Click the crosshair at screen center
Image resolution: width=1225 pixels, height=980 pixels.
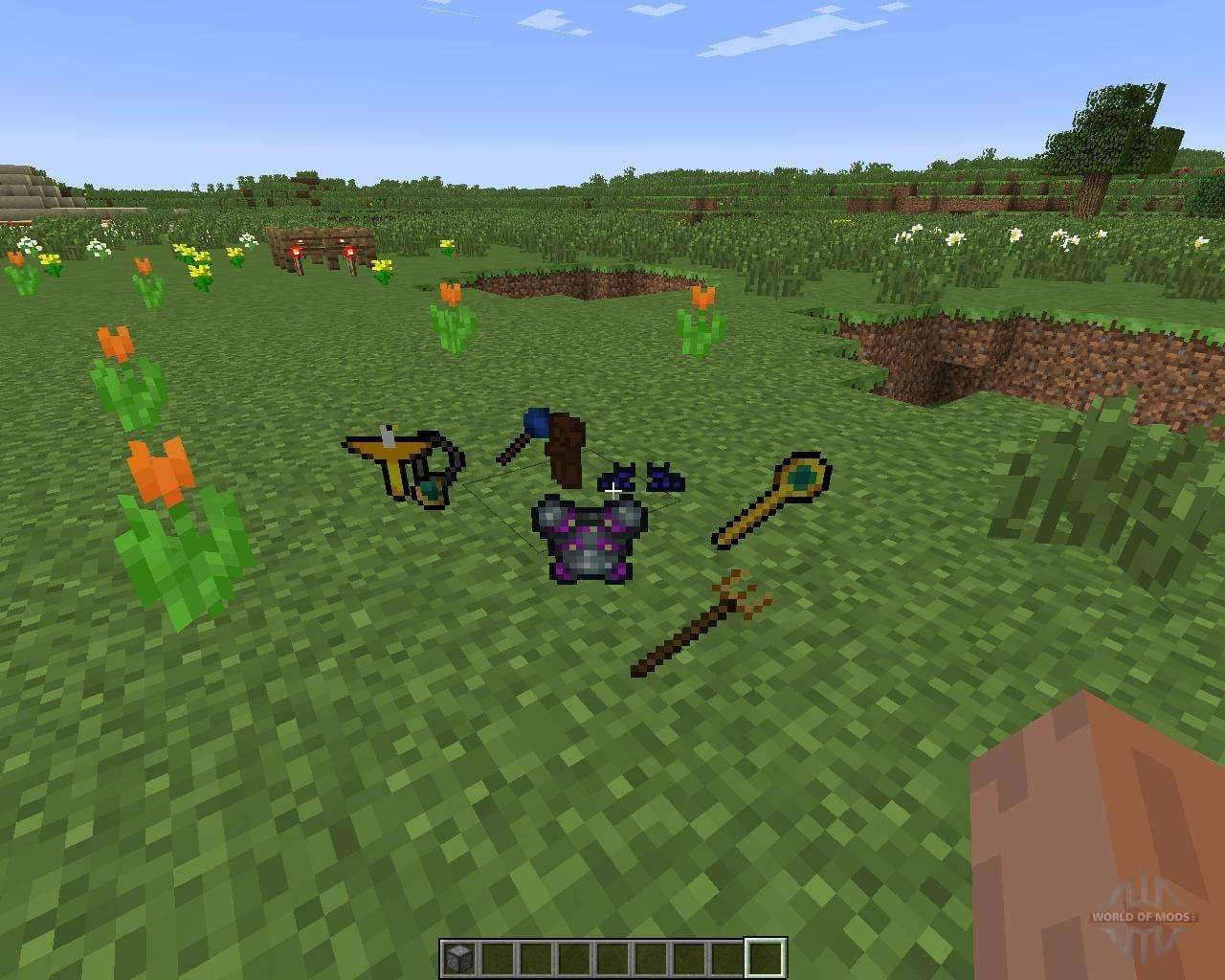coord(612,490)
